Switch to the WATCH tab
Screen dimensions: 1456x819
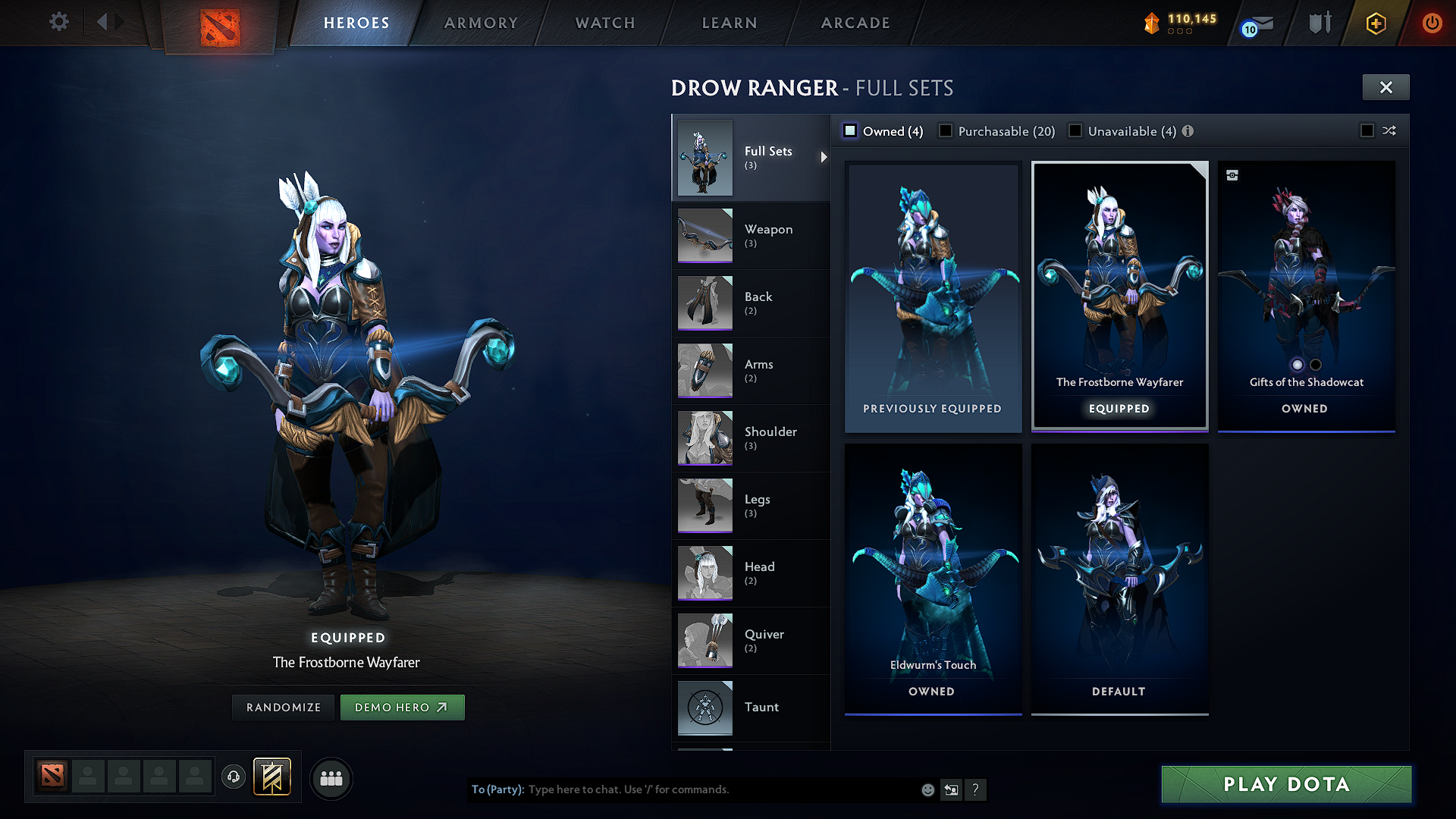(x=604, y=23)
